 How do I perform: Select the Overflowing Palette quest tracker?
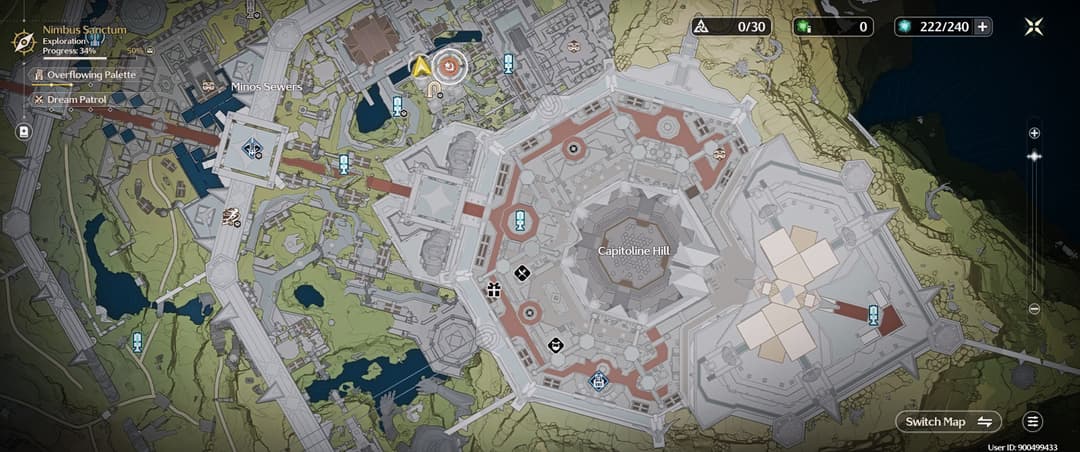pos(84,74)
